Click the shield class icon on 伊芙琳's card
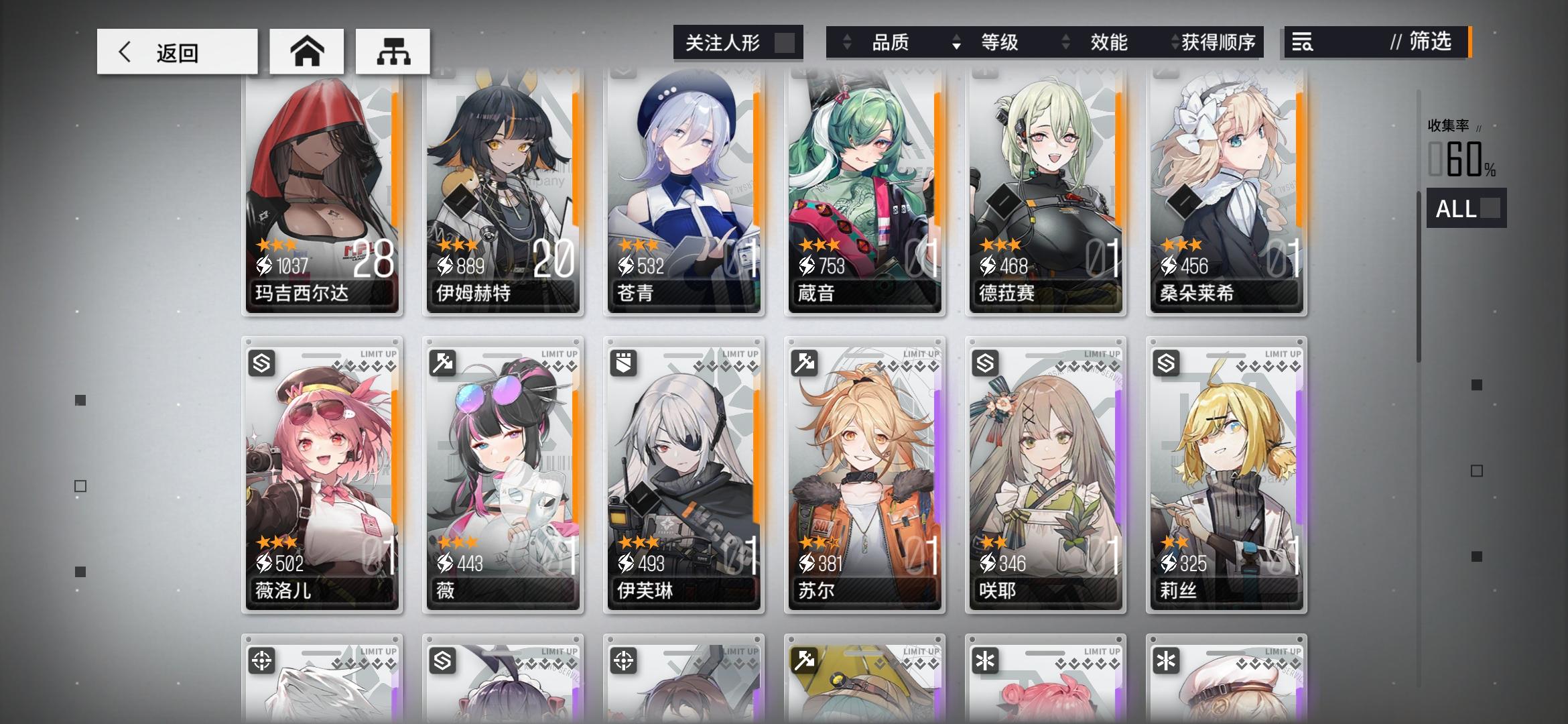This screenshot has height=724, width=1568. [625, 361]
